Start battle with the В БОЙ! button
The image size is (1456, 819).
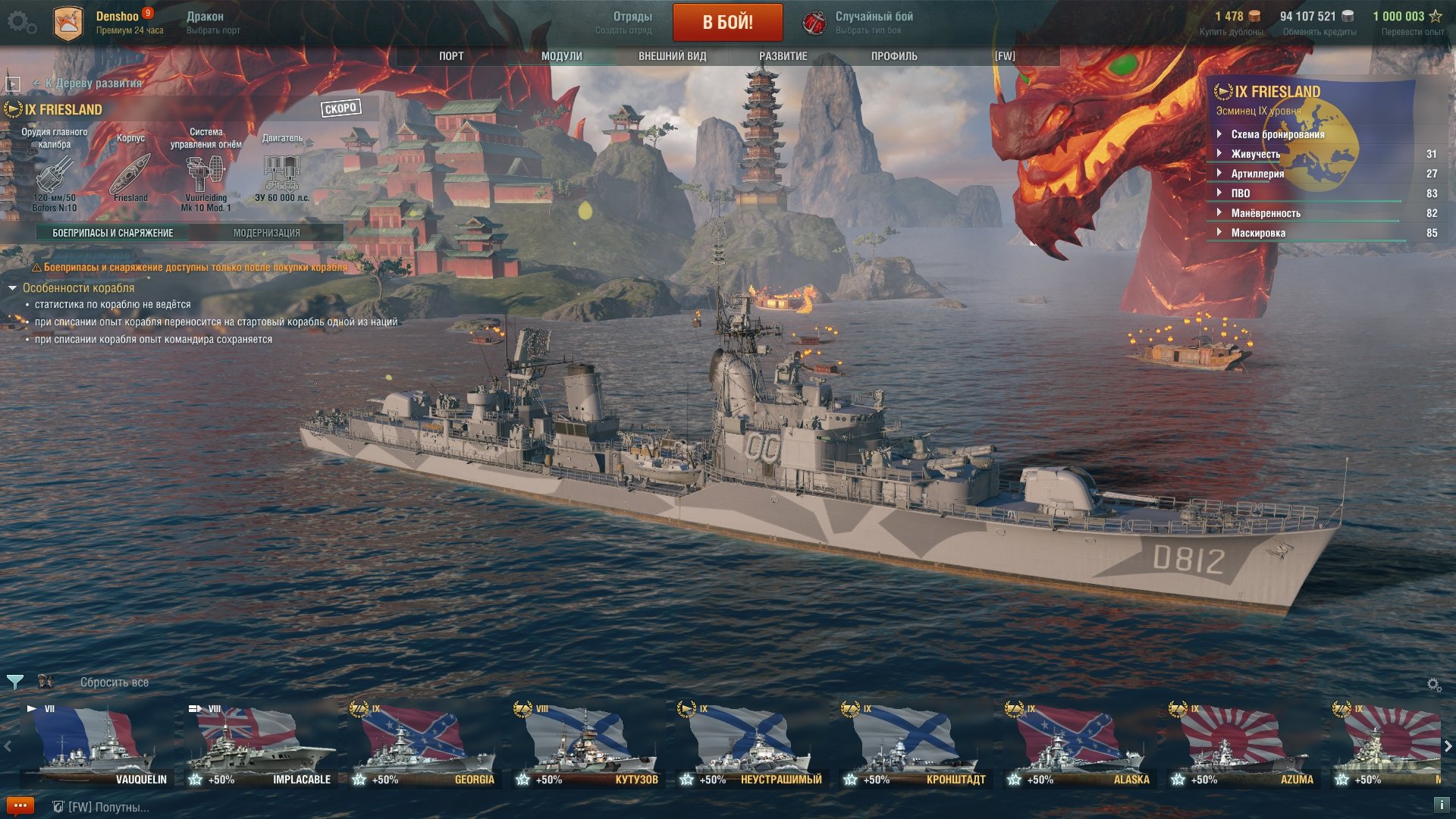[x=727, y=22]
